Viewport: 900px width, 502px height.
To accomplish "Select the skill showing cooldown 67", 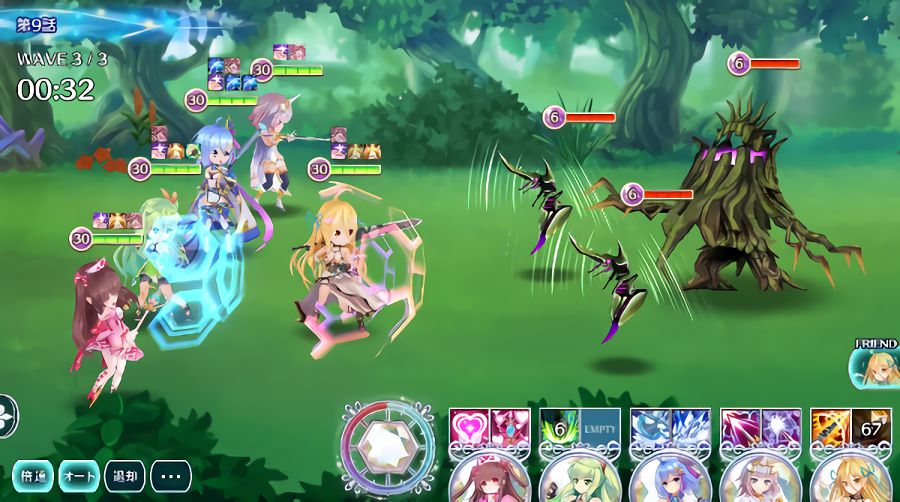I will pyautogui.click(x=871, y=427).
